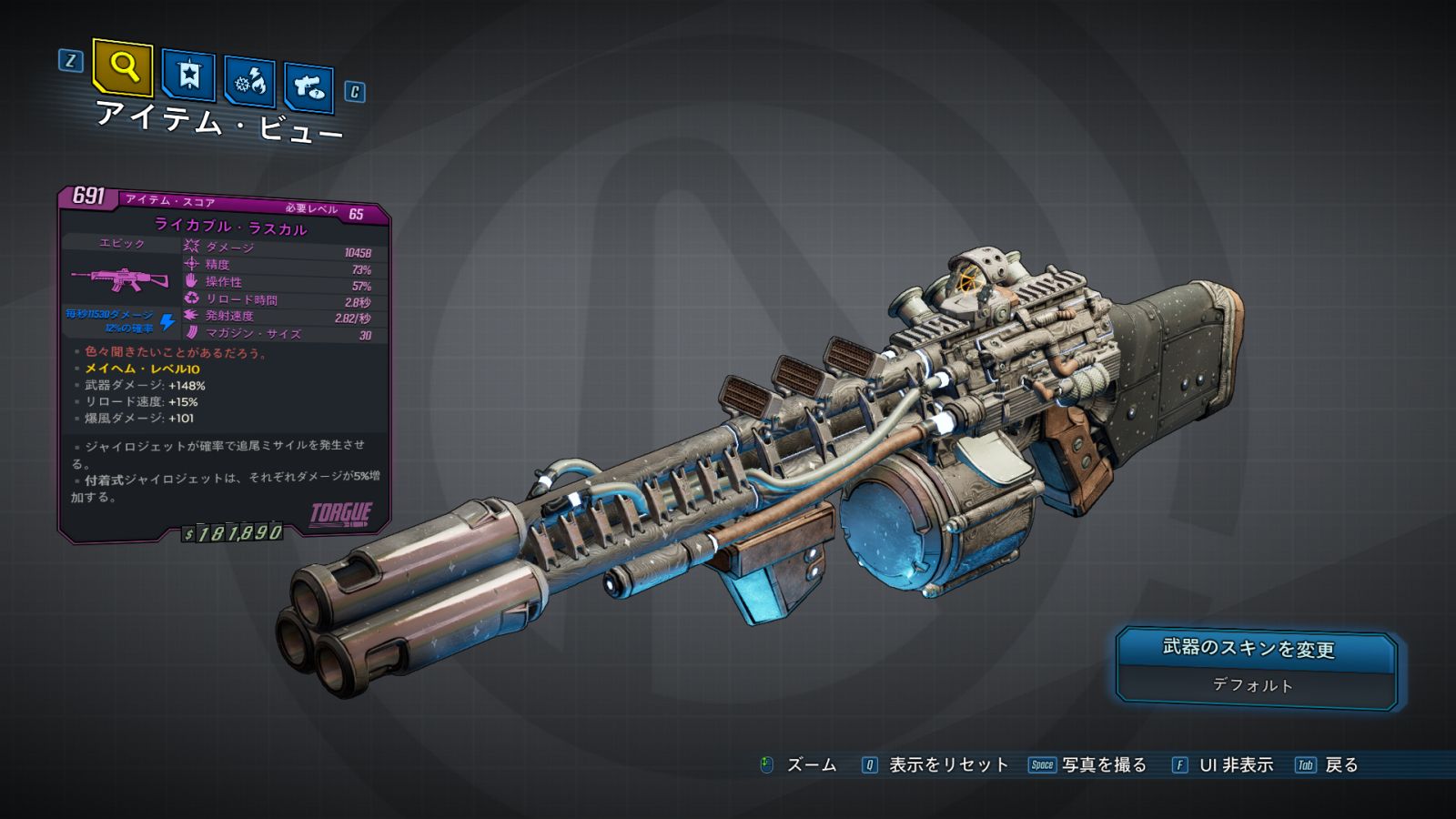Image resolution: width=1456 pixels, height=819 pixels.
Task: Hide the interface via UI 非表示
Action: 1235,765
